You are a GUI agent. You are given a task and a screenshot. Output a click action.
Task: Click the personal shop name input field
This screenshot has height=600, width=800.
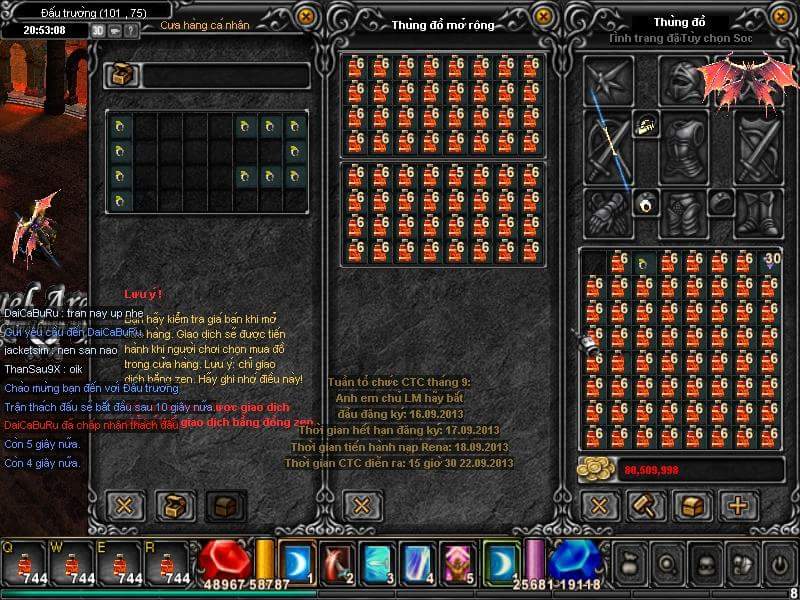tap(225, 76)
